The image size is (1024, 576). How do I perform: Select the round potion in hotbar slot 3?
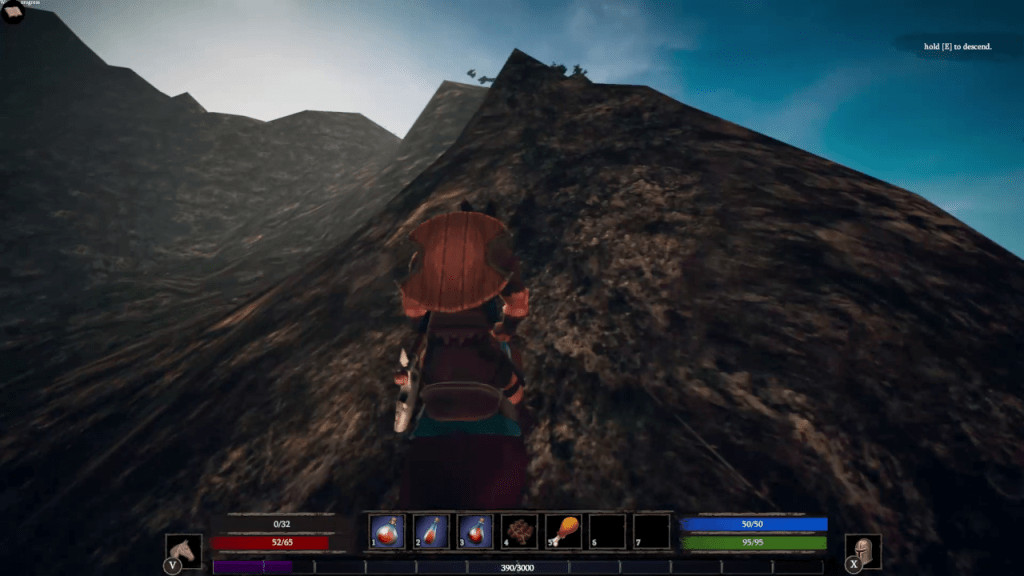click(x=475, y=530)
